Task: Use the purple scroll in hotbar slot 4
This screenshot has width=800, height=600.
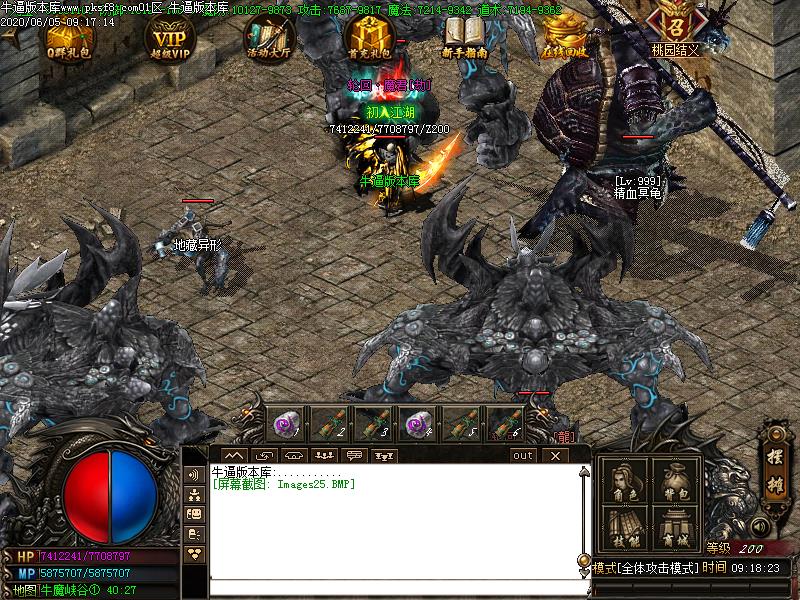Action: (417, 424)
